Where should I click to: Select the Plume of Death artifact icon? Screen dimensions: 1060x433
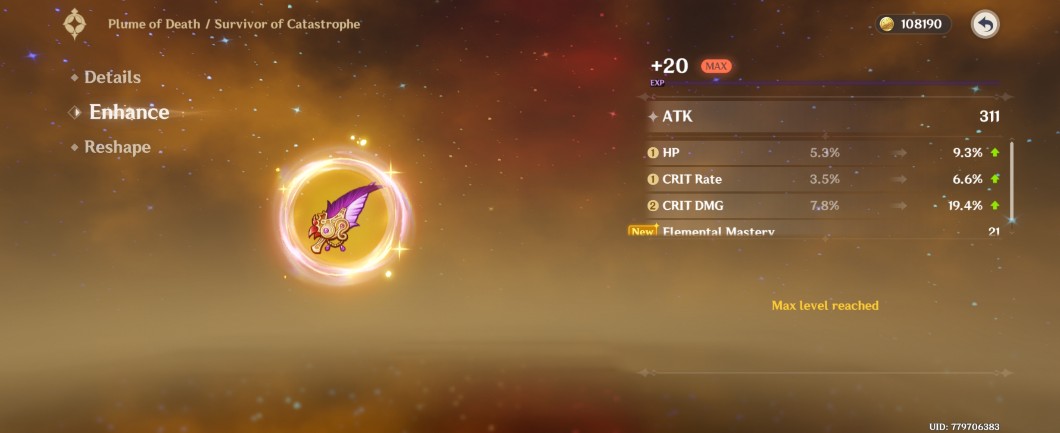pyautogui.click(x=347, y=218)
